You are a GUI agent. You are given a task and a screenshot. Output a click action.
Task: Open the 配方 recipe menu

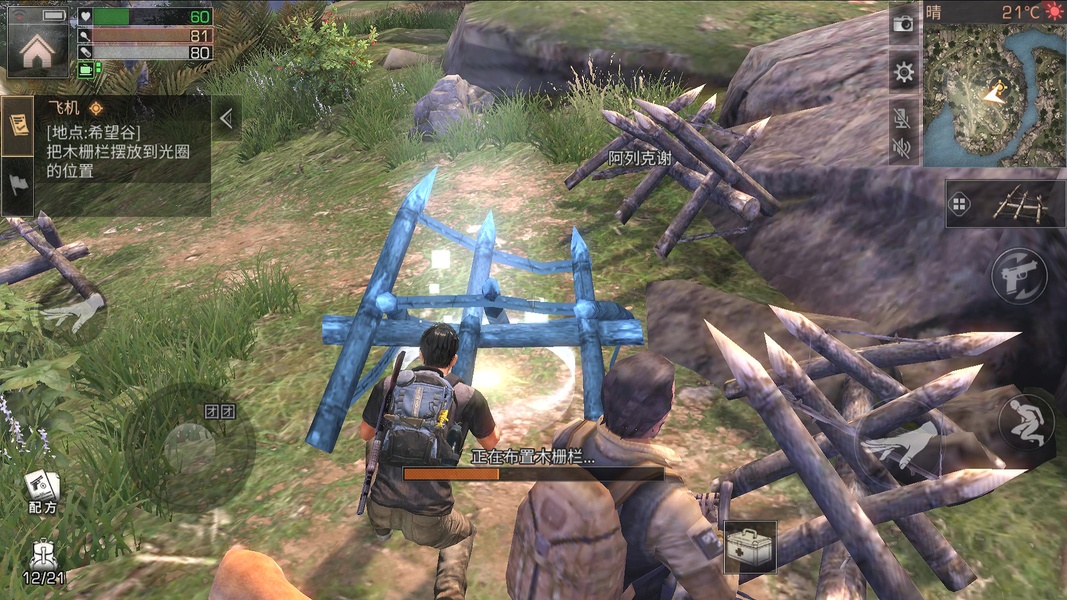point(42,492)
